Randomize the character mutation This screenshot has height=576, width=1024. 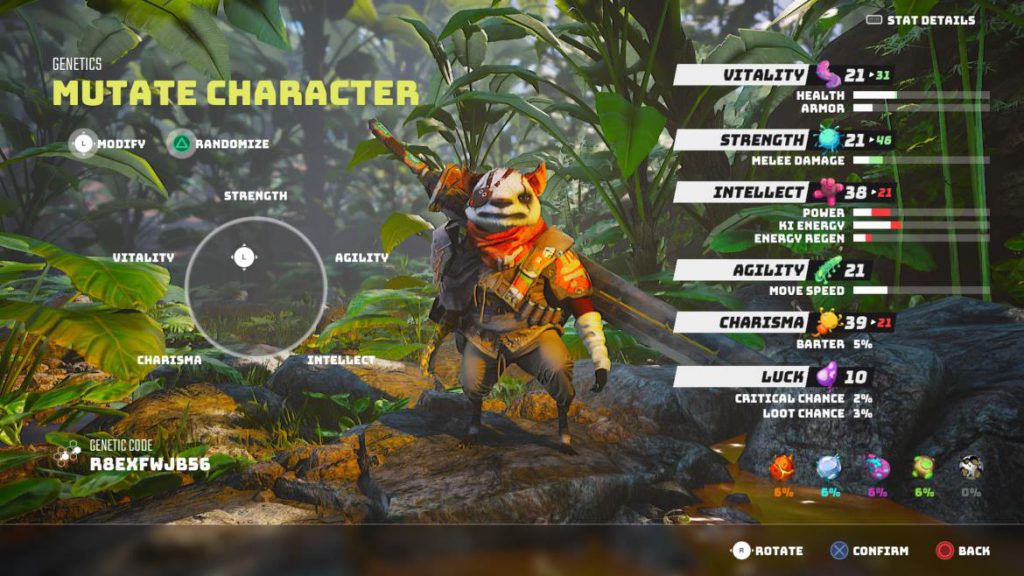(219, 144)
